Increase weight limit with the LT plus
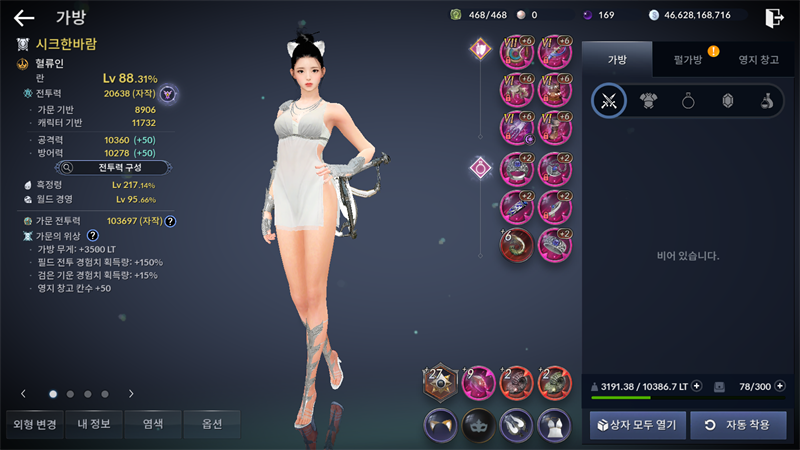Viewport: 800px width, 450px height. coord(697,386)
